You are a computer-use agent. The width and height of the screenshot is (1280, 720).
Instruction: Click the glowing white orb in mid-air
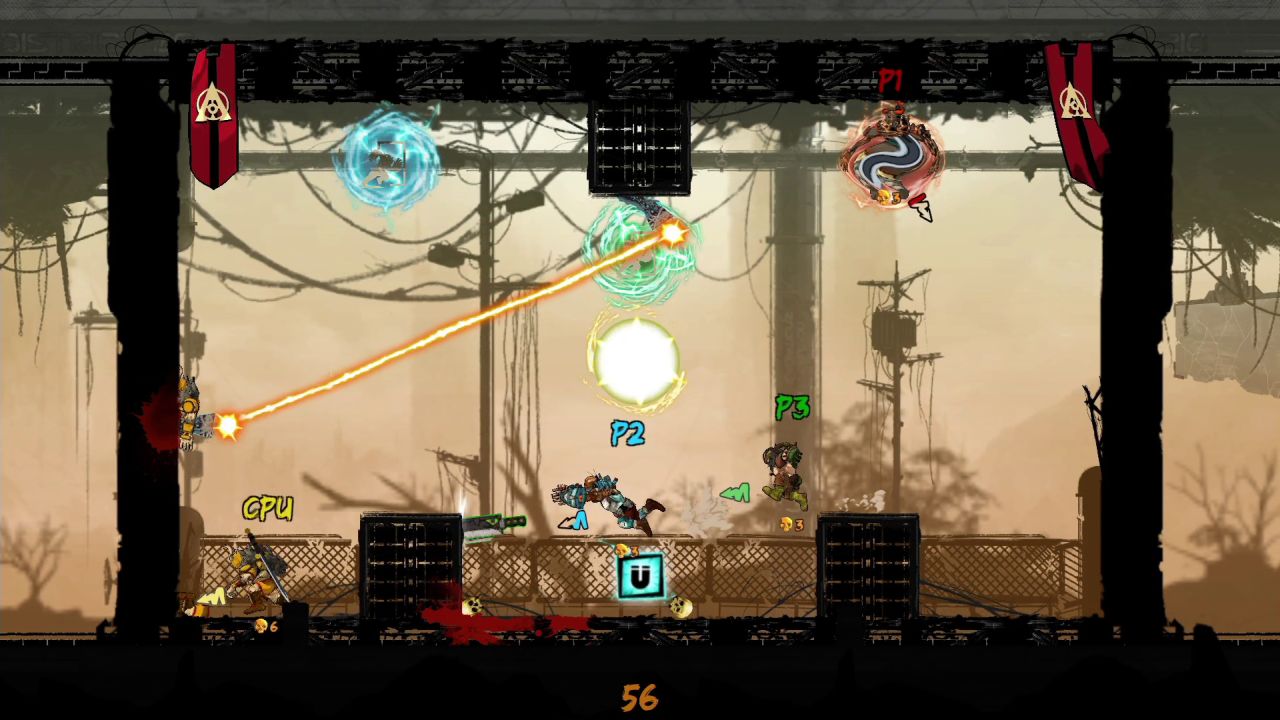[x=638, y=362]
